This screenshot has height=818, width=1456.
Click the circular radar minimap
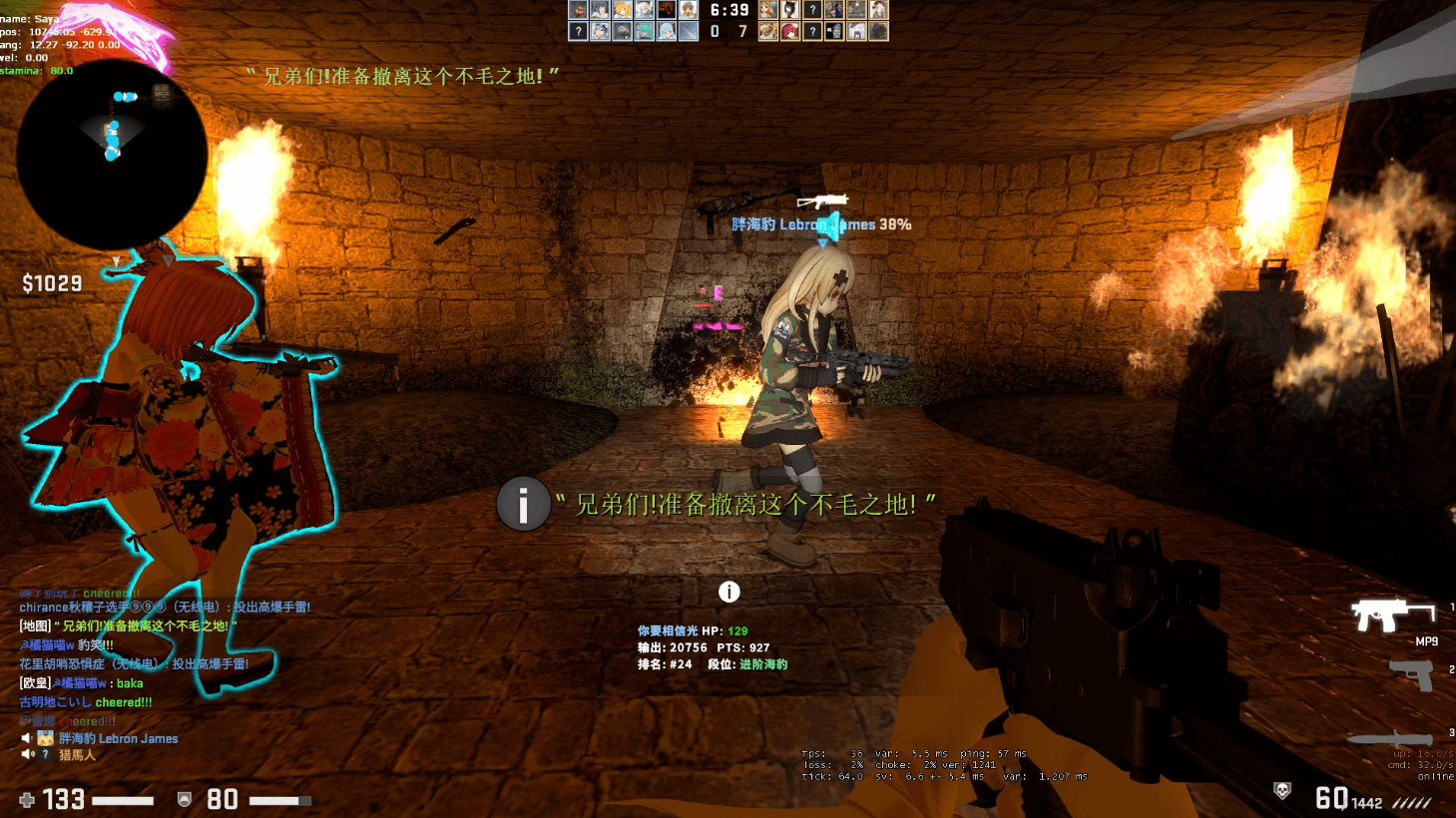pyautogui.click(x=112, y=155)
